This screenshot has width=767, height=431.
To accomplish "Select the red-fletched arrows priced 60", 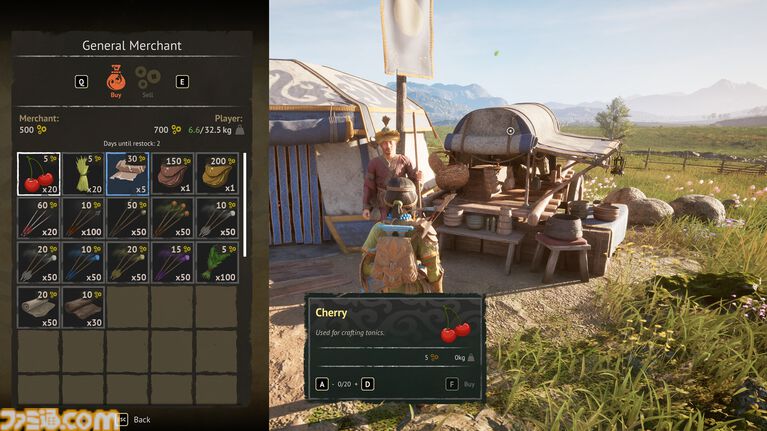I will (39, 219).
